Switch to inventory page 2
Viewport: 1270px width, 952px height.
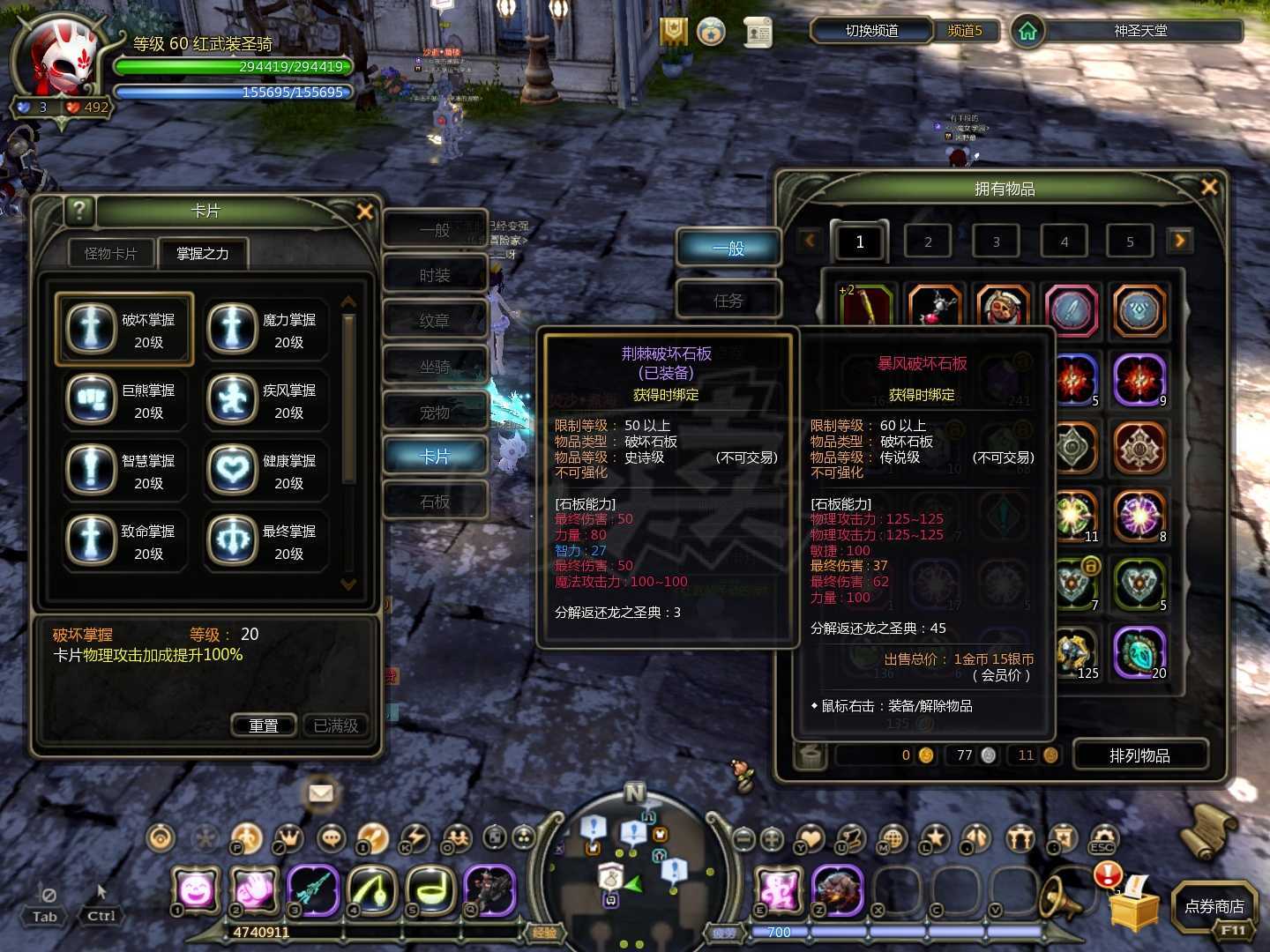click(x=928, y=242)
